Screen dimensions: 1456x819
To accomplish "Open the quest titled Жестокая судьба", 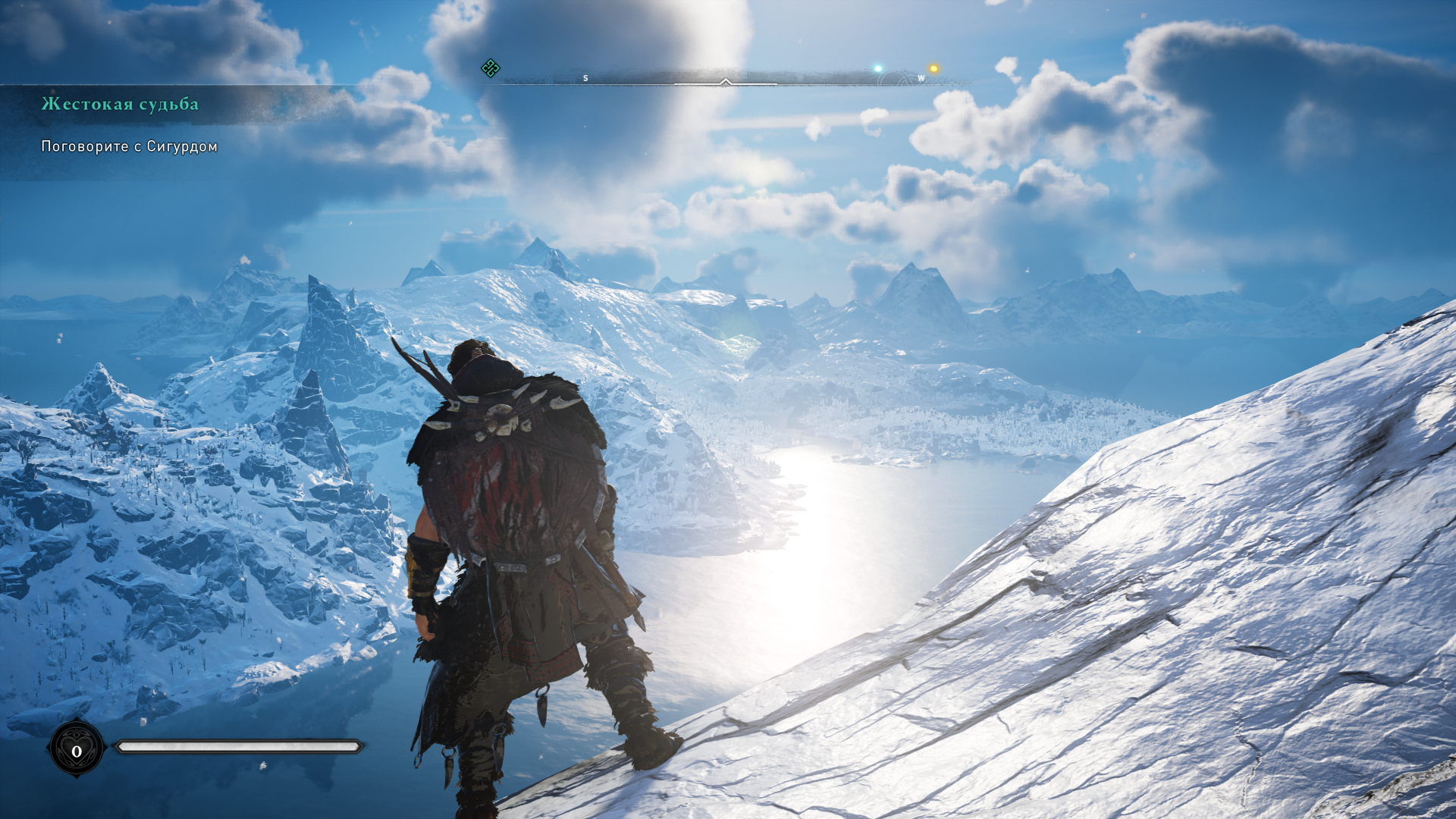I will [x=120, y=104].
